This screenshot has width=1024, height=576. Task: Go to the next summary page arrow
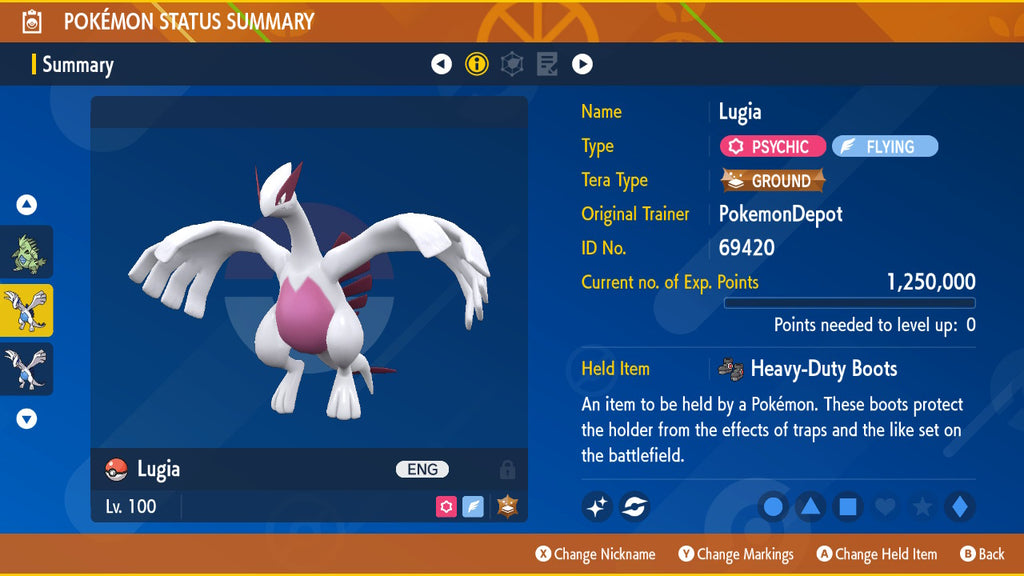click(582, 65)
